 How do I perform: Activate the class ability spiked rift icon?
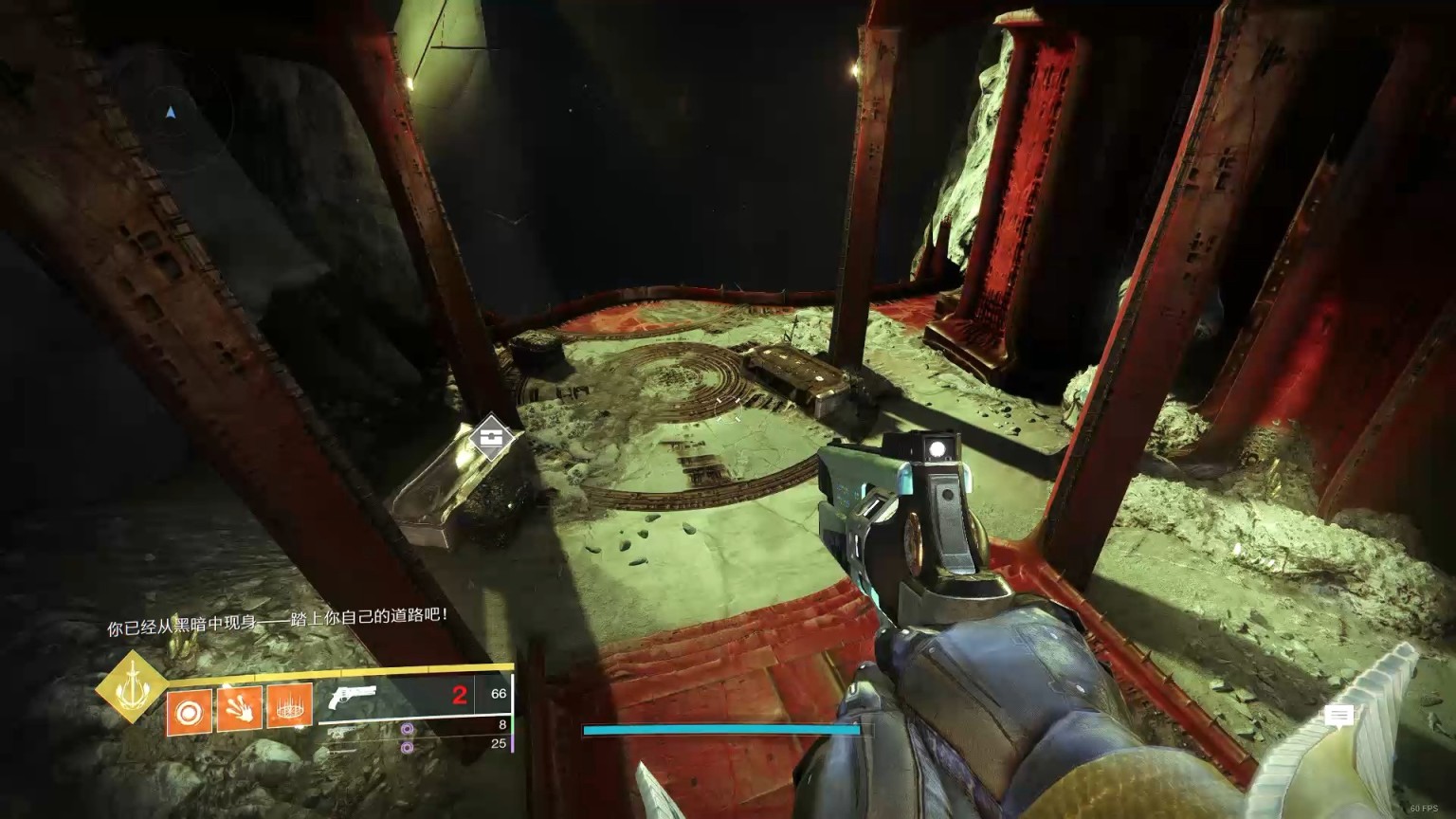tap(289, 708)
